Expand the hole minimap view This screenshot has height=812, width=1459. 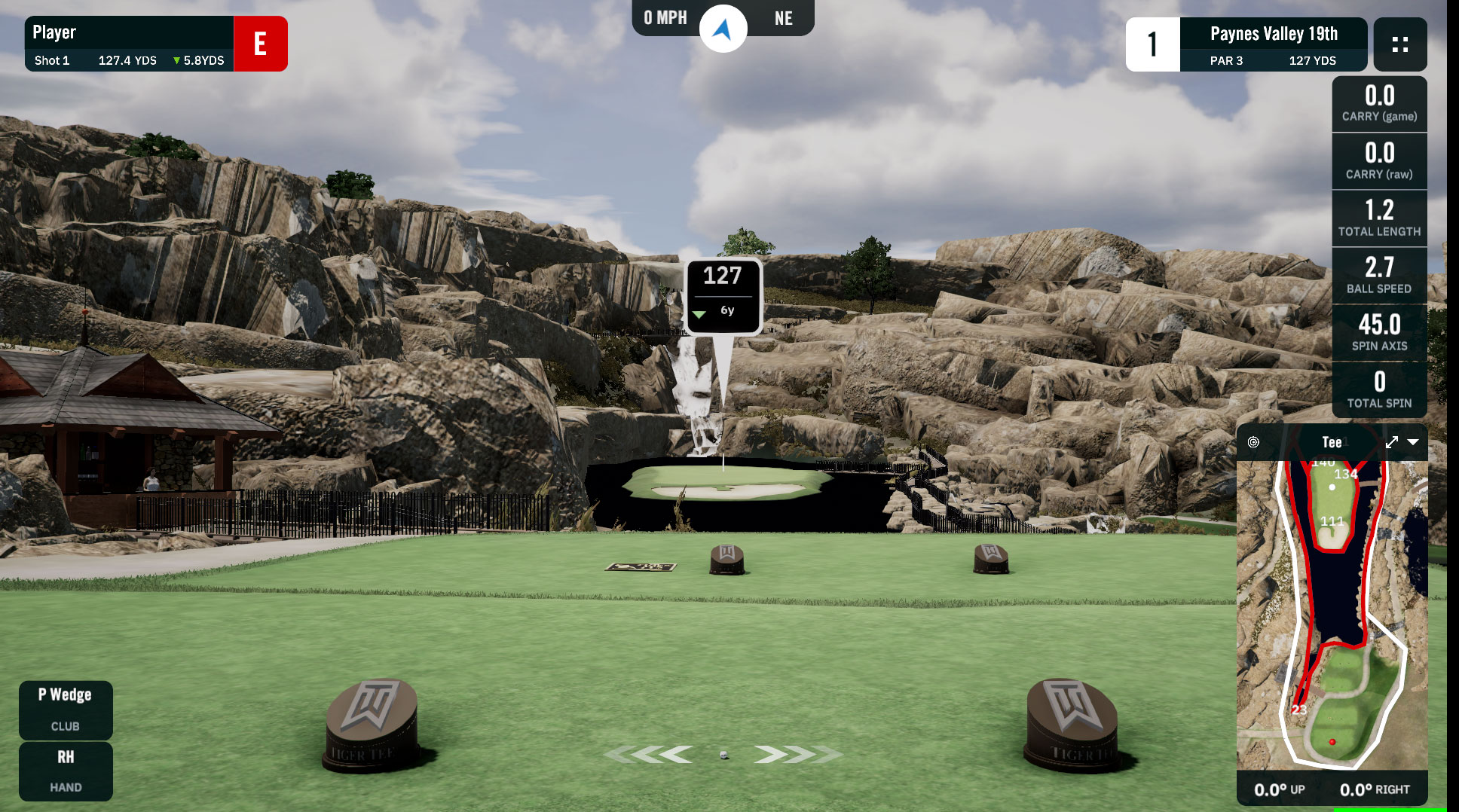pos(1391,442)
